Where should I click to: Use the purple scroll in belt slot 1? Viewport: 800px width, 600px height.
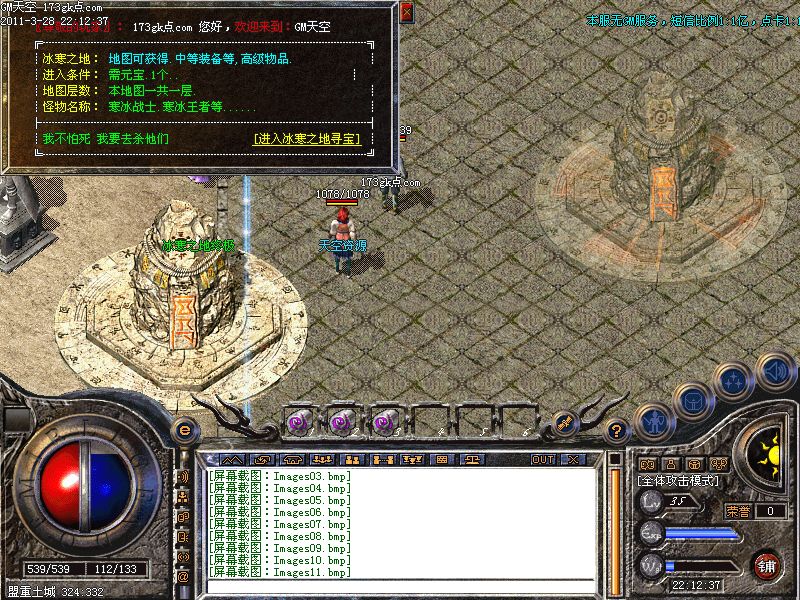tap(298, 423)
